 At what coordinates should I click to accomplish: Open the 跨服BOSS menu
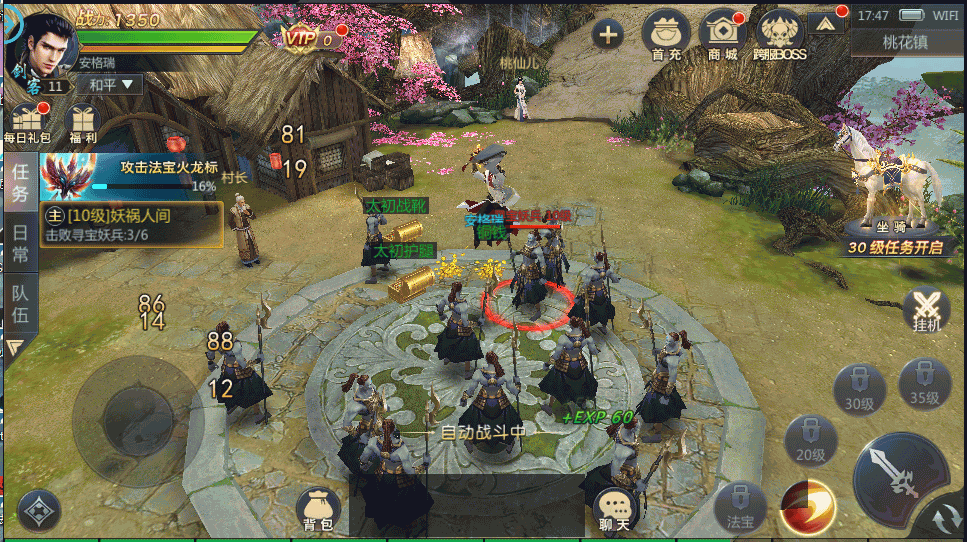tap(781, 34)
